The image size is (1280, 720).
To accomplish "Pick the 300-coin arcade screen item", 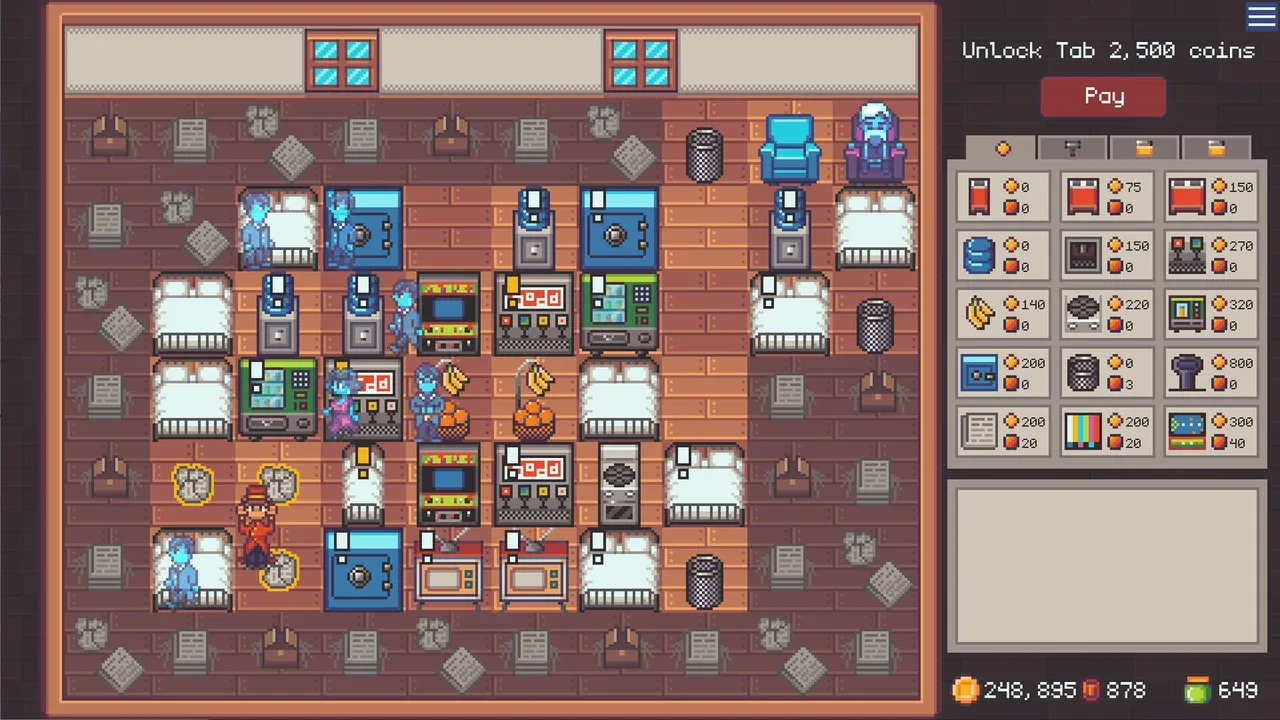I will click(x=1210, y=431).
